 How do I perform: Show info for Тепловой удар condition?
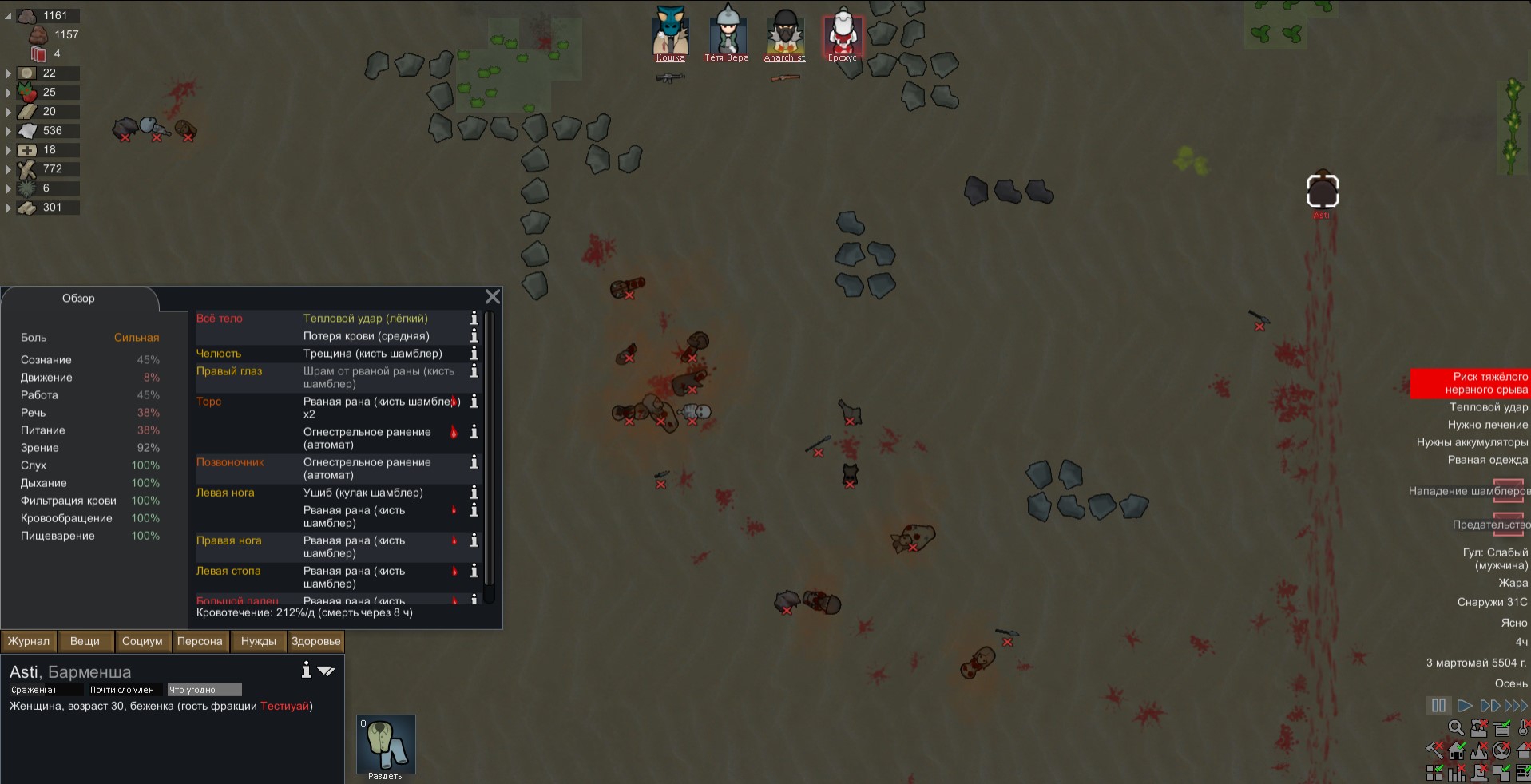[x=474, y=319]
